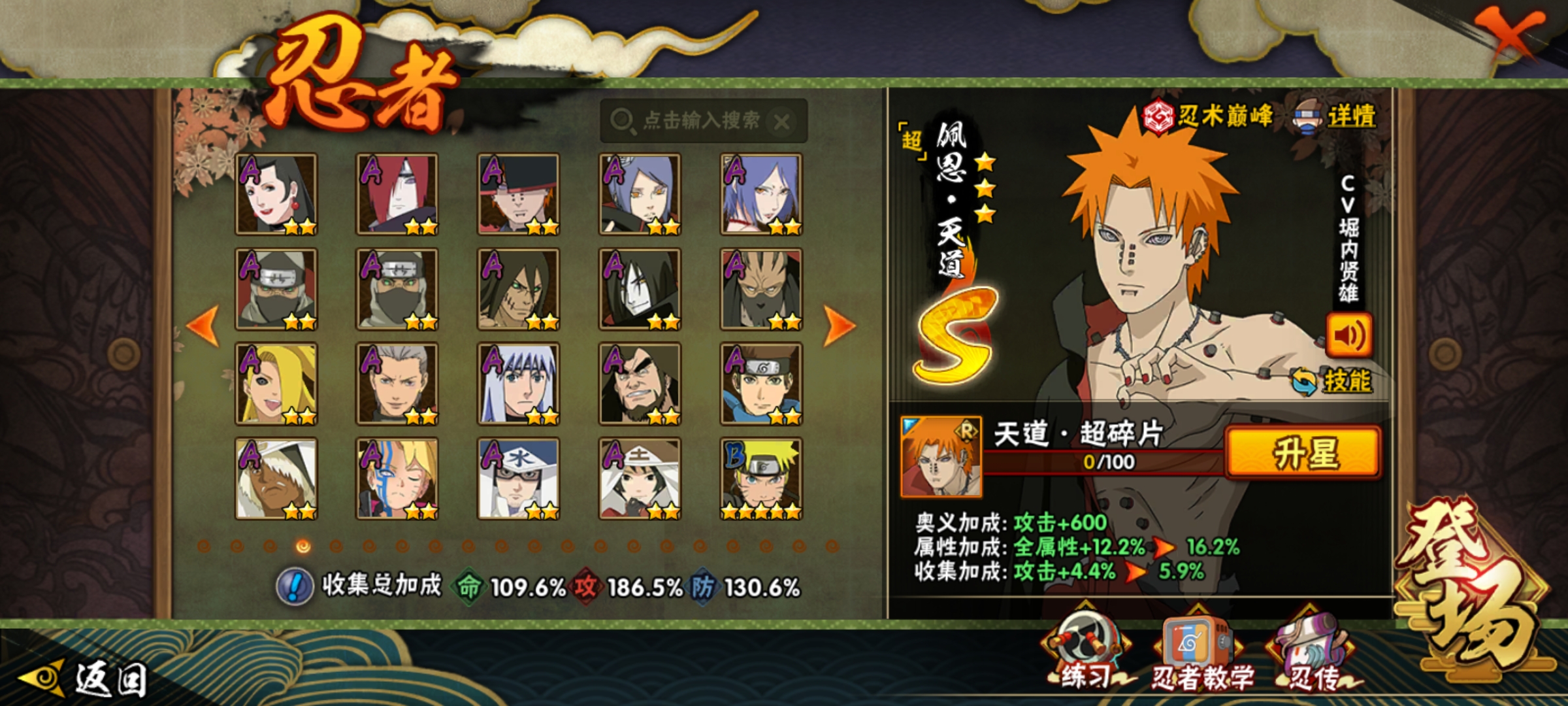Screen dimensions: 1568x706
Task: Choose the red-haired Nagato portrait
Action: [397, 194]
